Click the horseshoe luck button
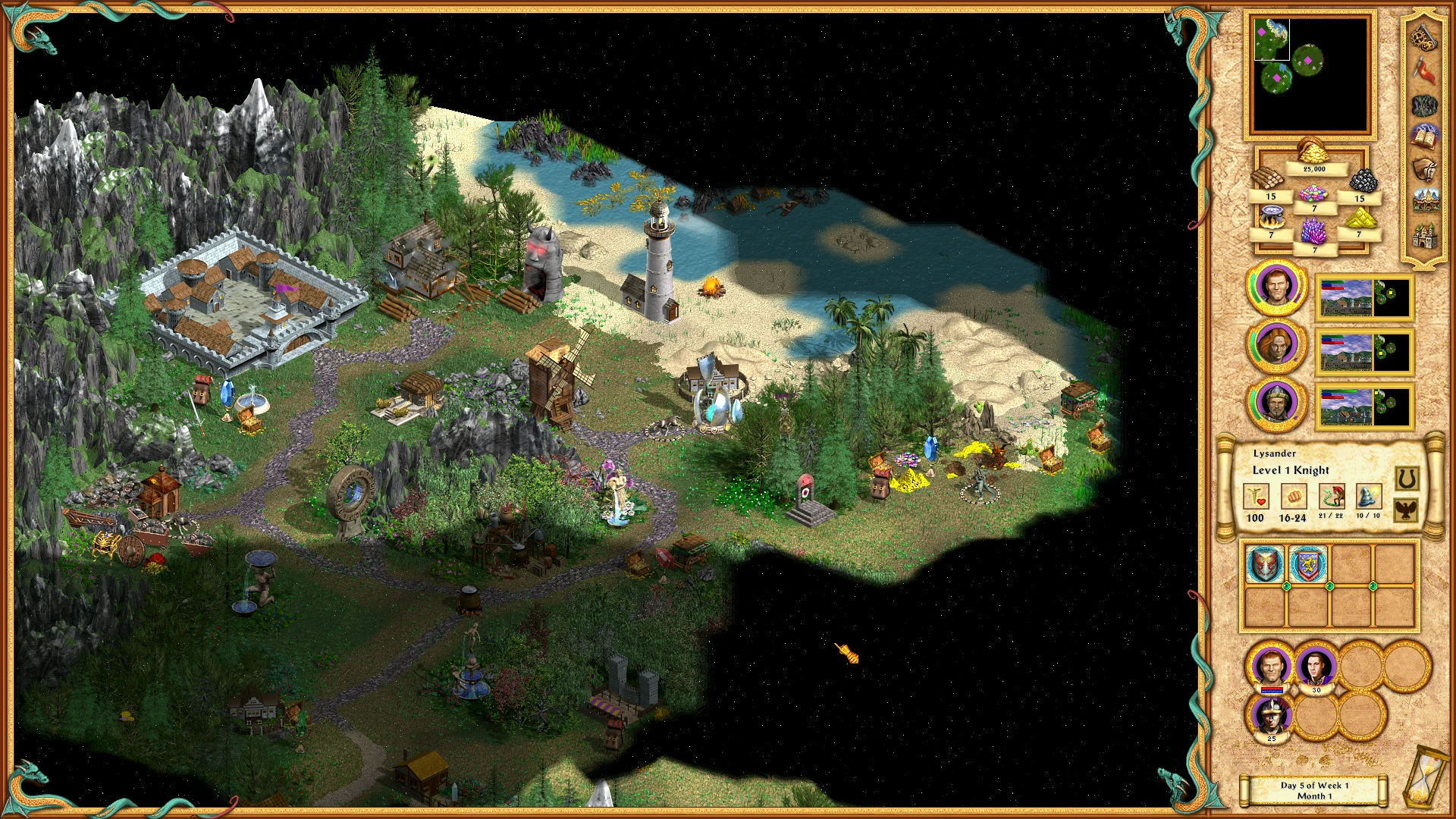This screenshot has width=1456, height=819. click(x=1406, y=479)
